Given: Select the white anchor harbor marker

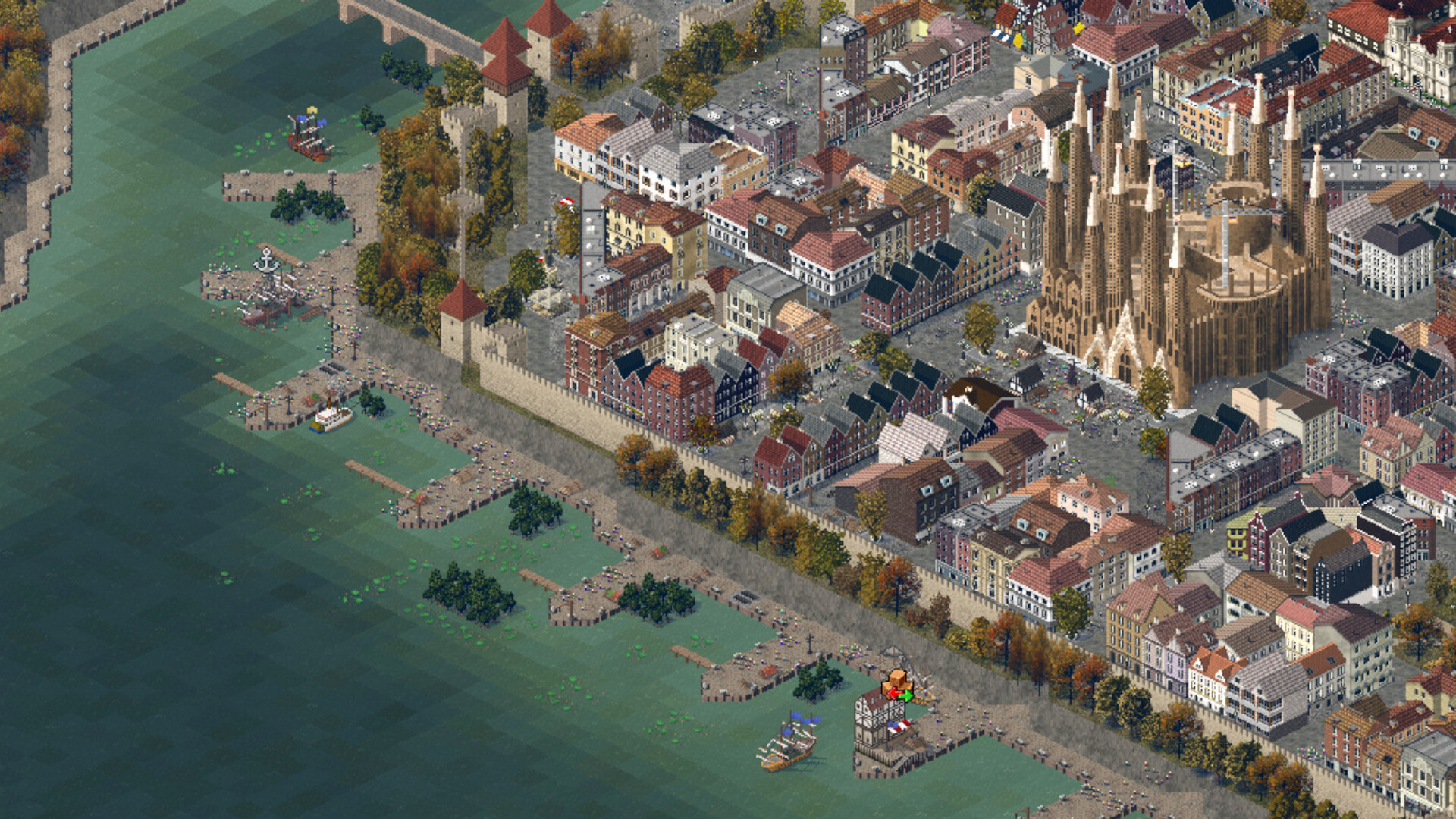Looking at the screenshot, I should (x=265, y=261).
